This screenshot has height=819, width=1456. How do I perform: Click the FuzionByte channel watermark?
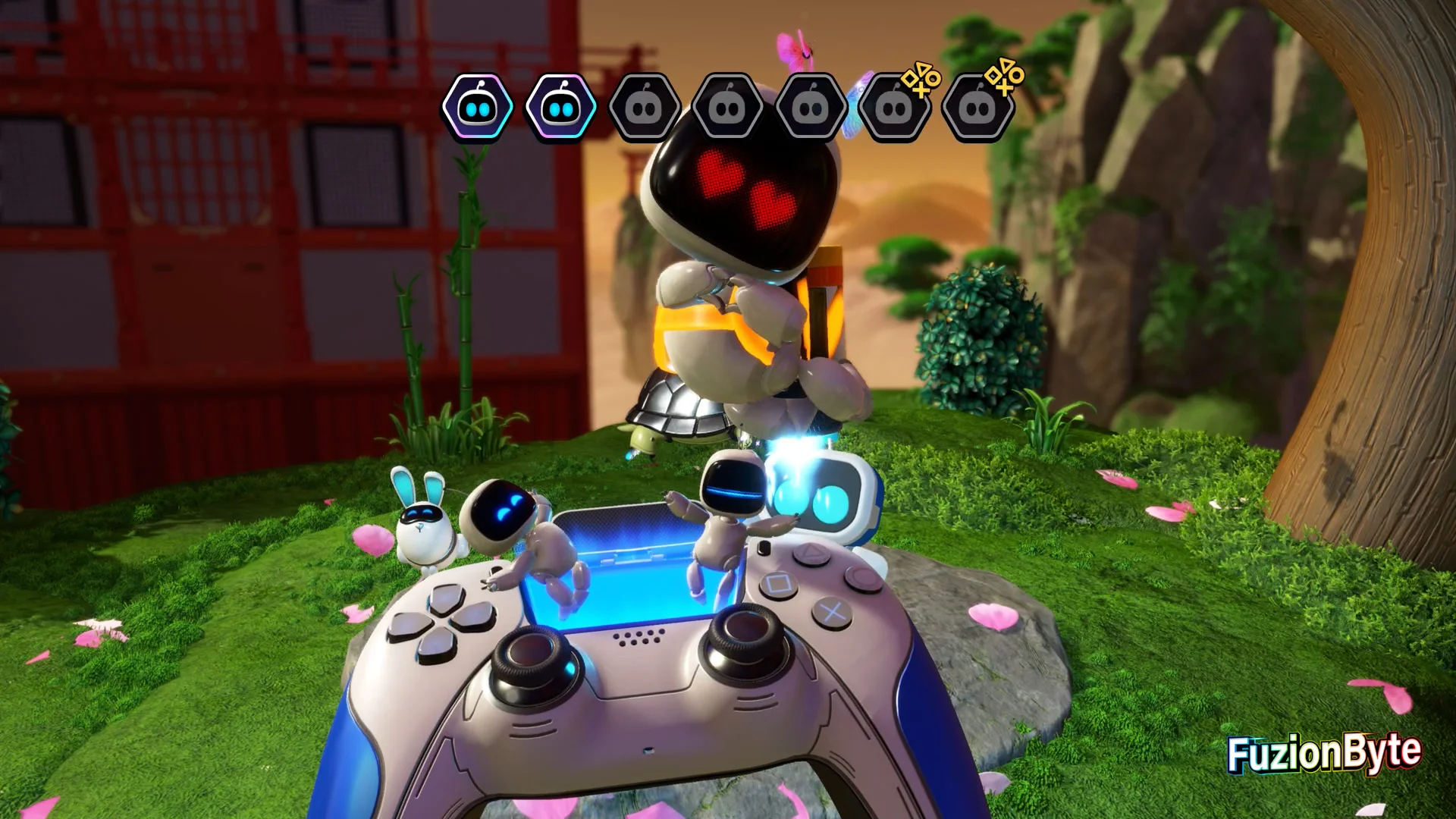point(1324,753)
